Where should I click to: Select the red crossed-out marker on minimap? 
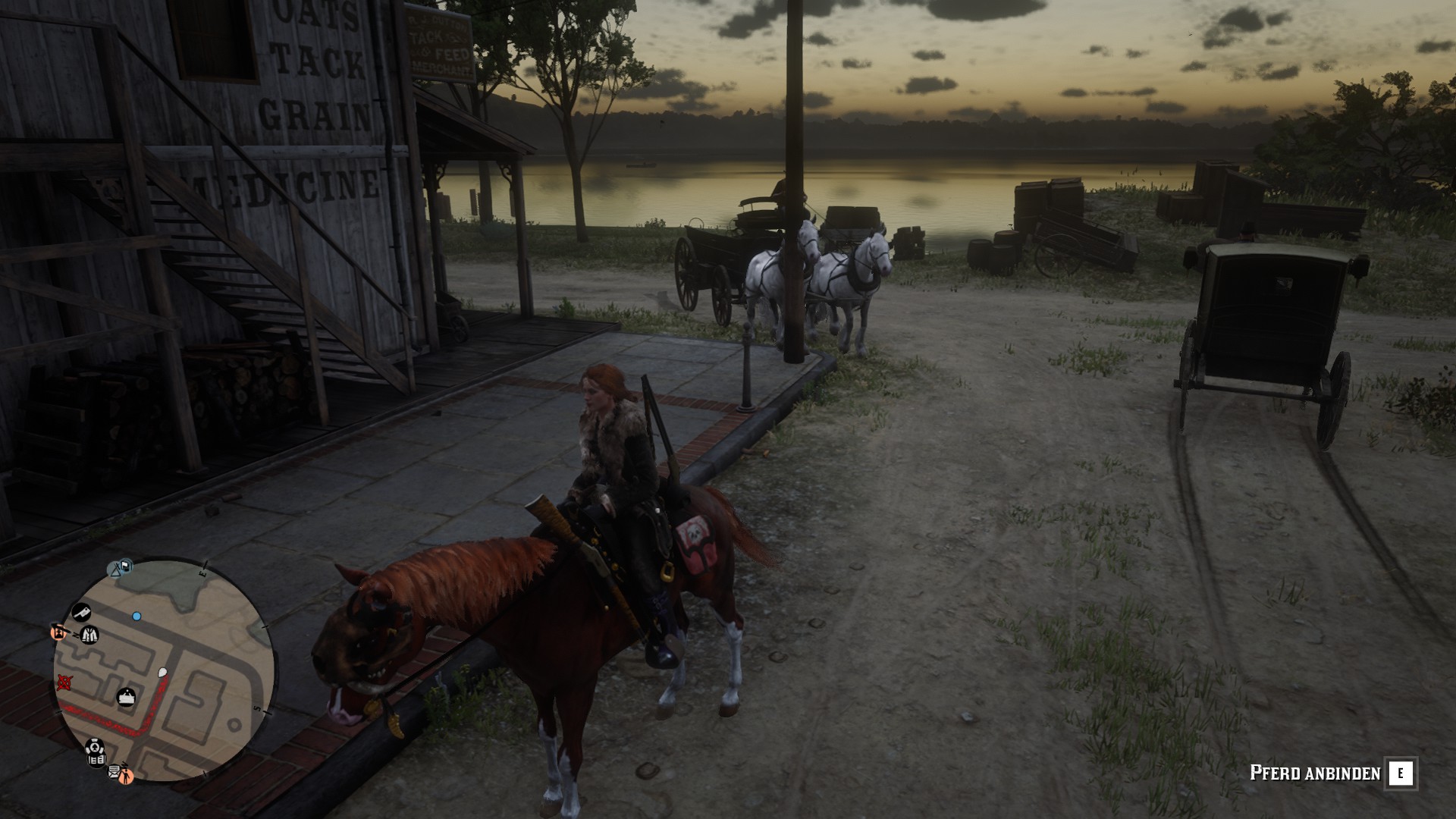64,683
